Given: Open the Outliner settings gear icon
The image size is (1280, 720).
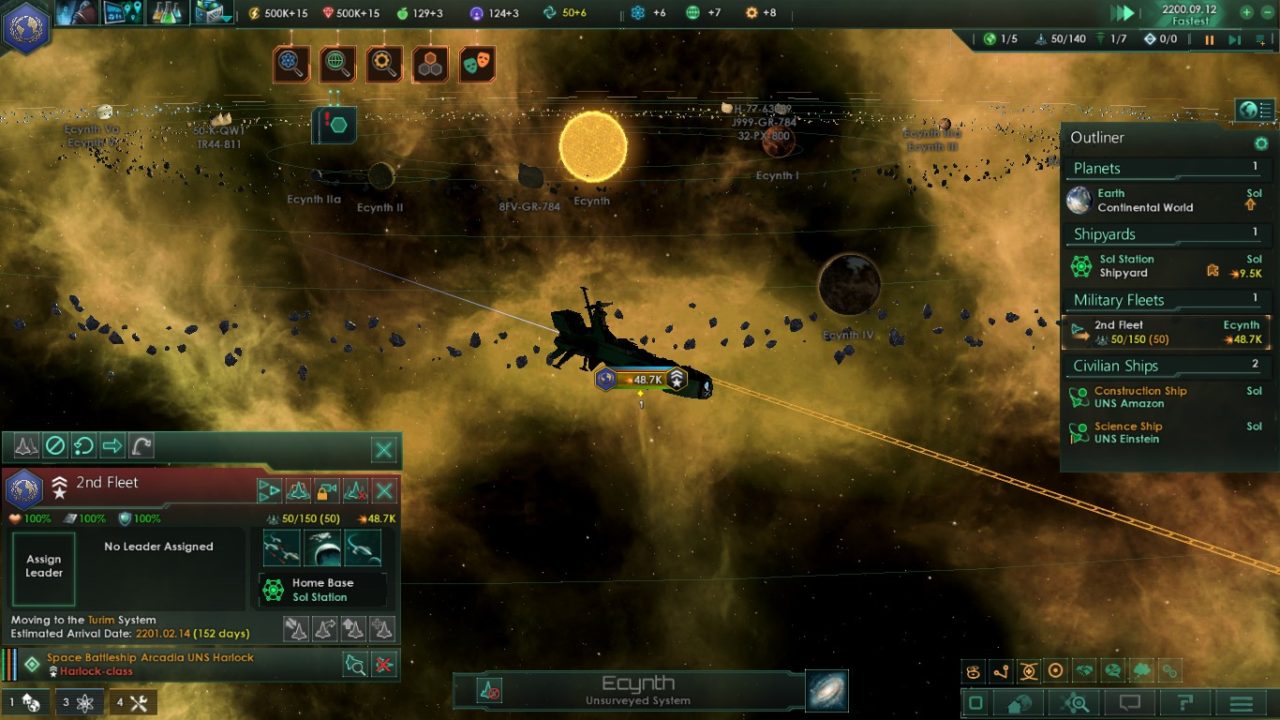Looking at the screenshot, I should click(x=1261, y=144).
